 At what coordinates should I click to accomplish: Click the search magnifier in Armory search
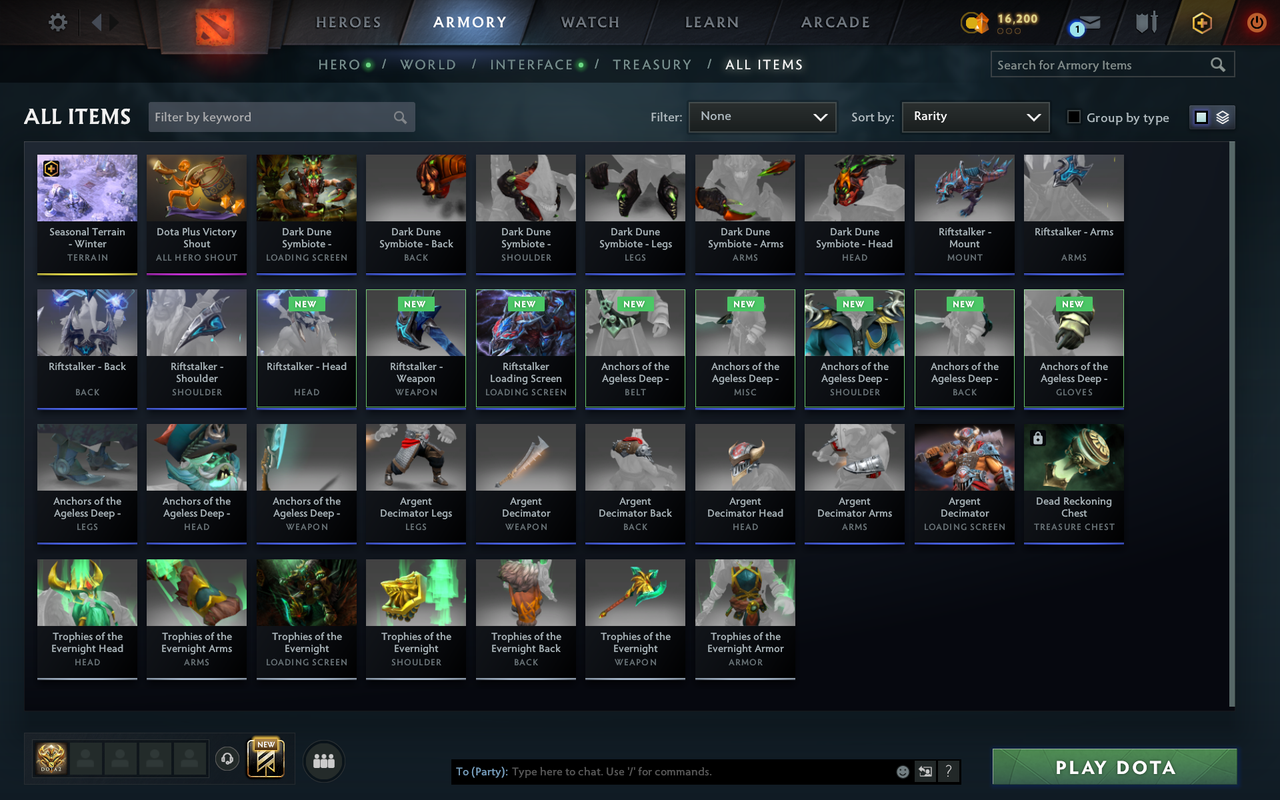[x=1218, y=64]
